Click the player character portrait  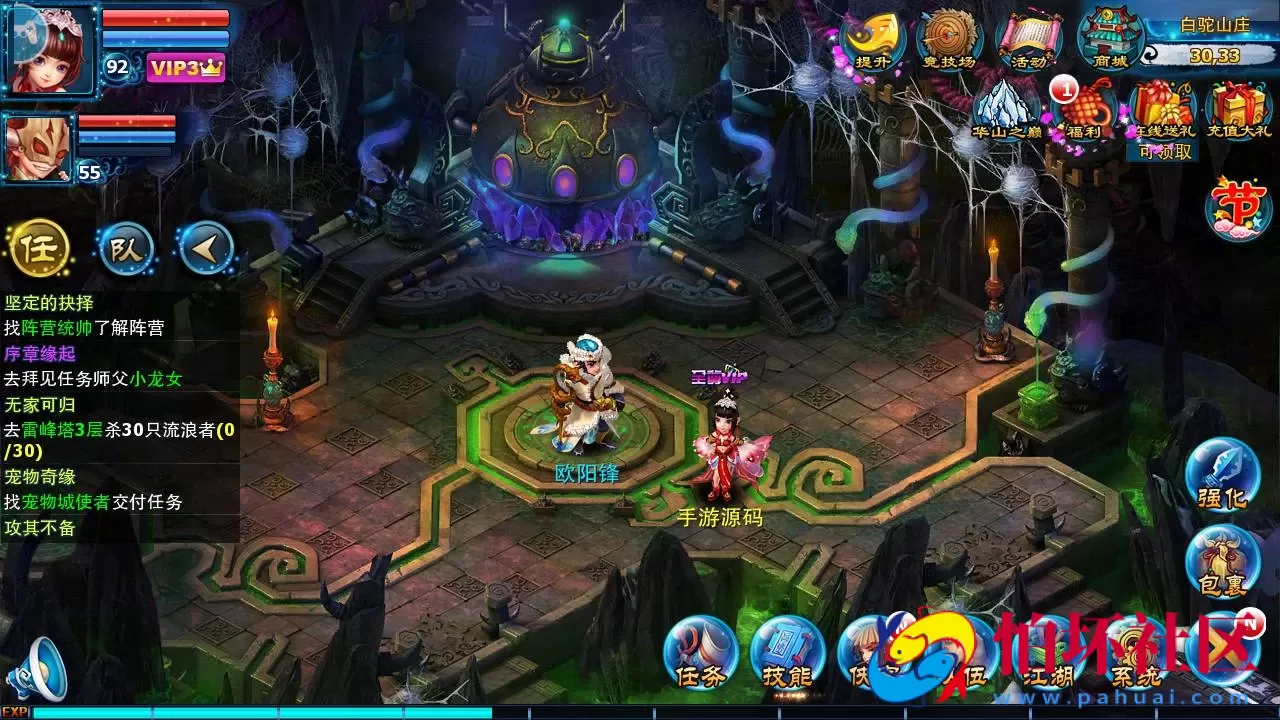[50, 49]
